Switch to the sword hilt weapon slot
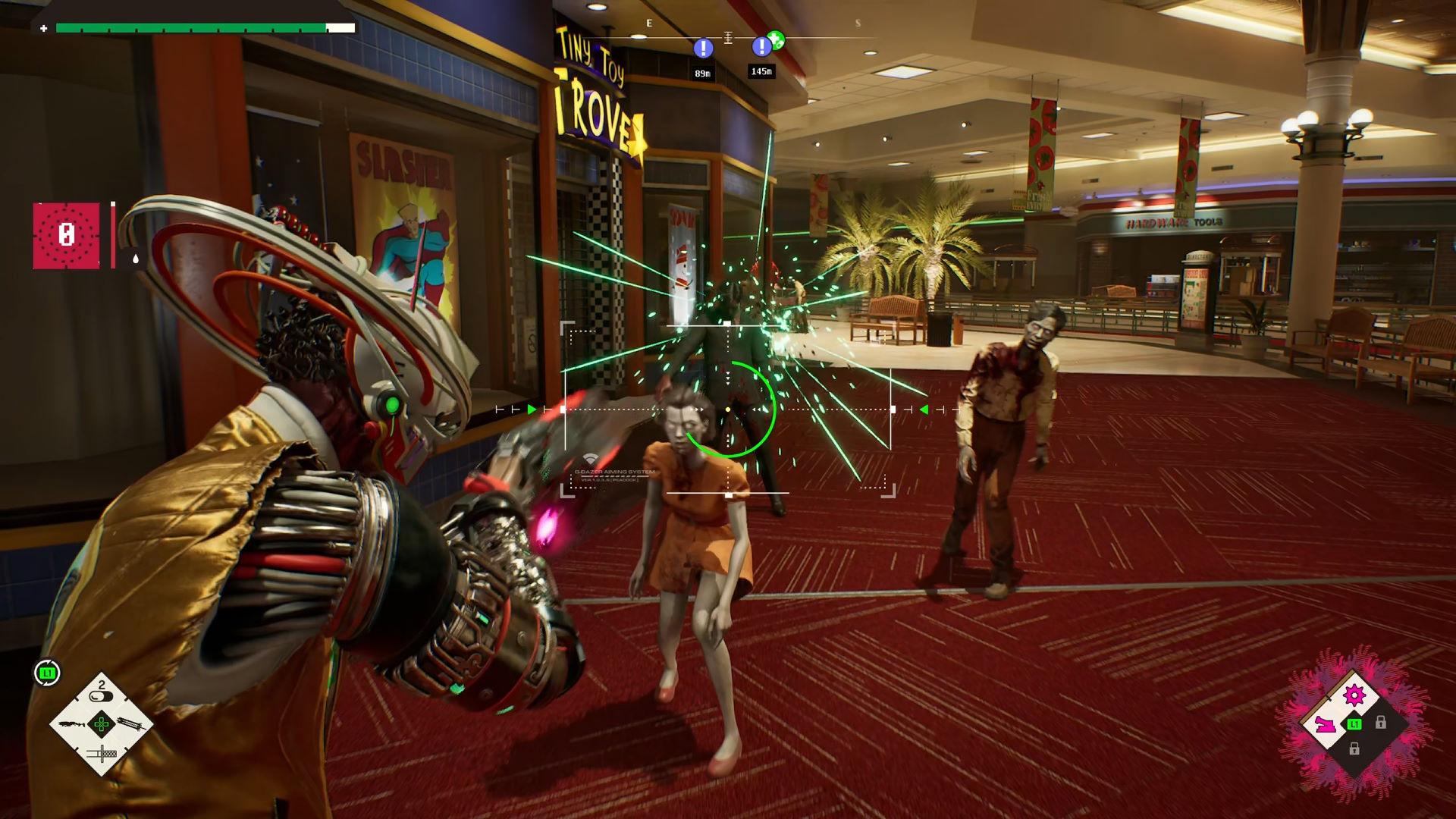This screenshot has width=1456, height=819. tap(102, 753)
